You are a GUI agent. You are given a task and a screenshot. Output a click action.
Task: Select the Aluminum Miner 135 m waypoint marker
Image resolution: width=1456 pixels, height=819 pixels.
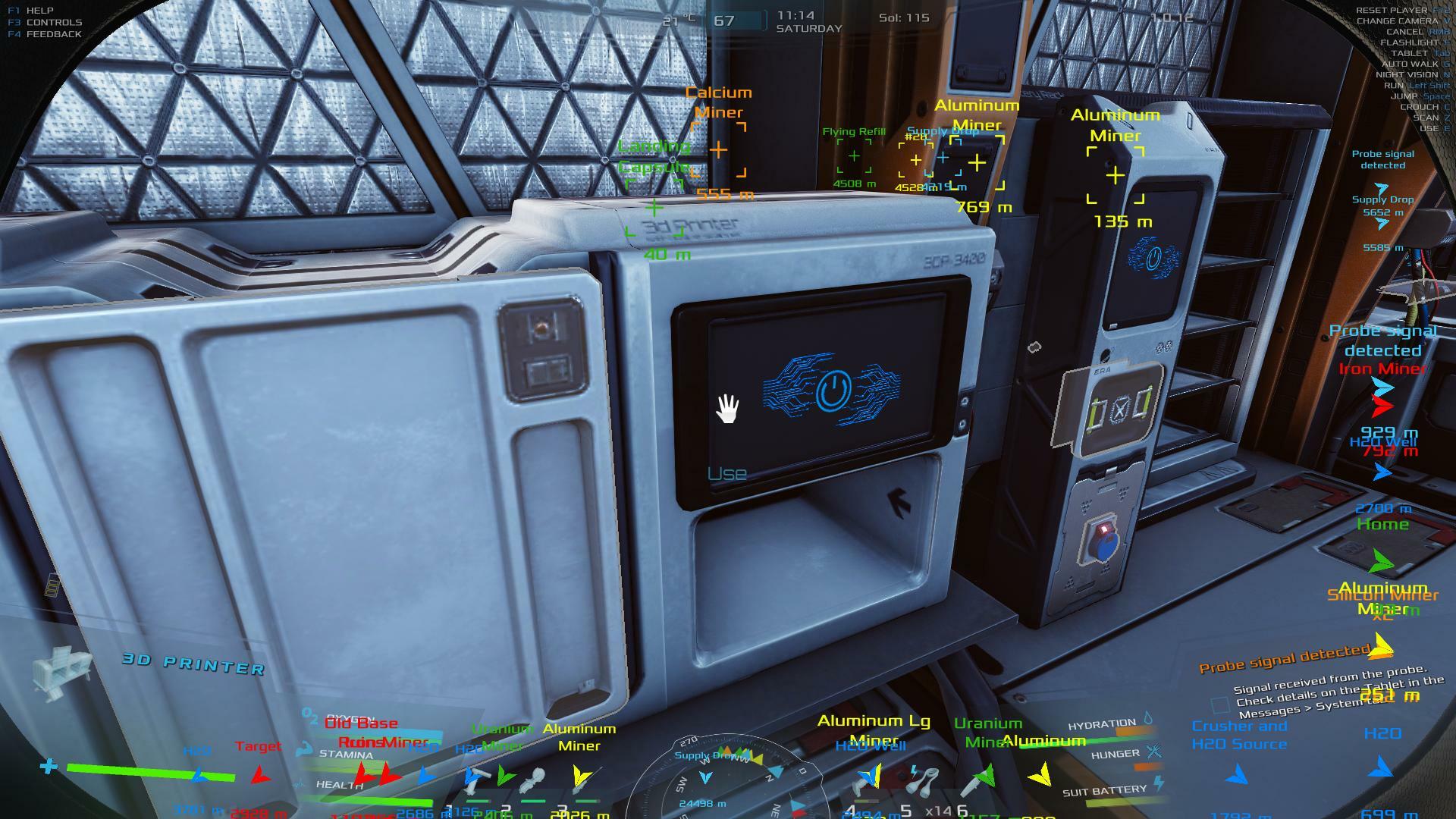[x=1115, y=176]
